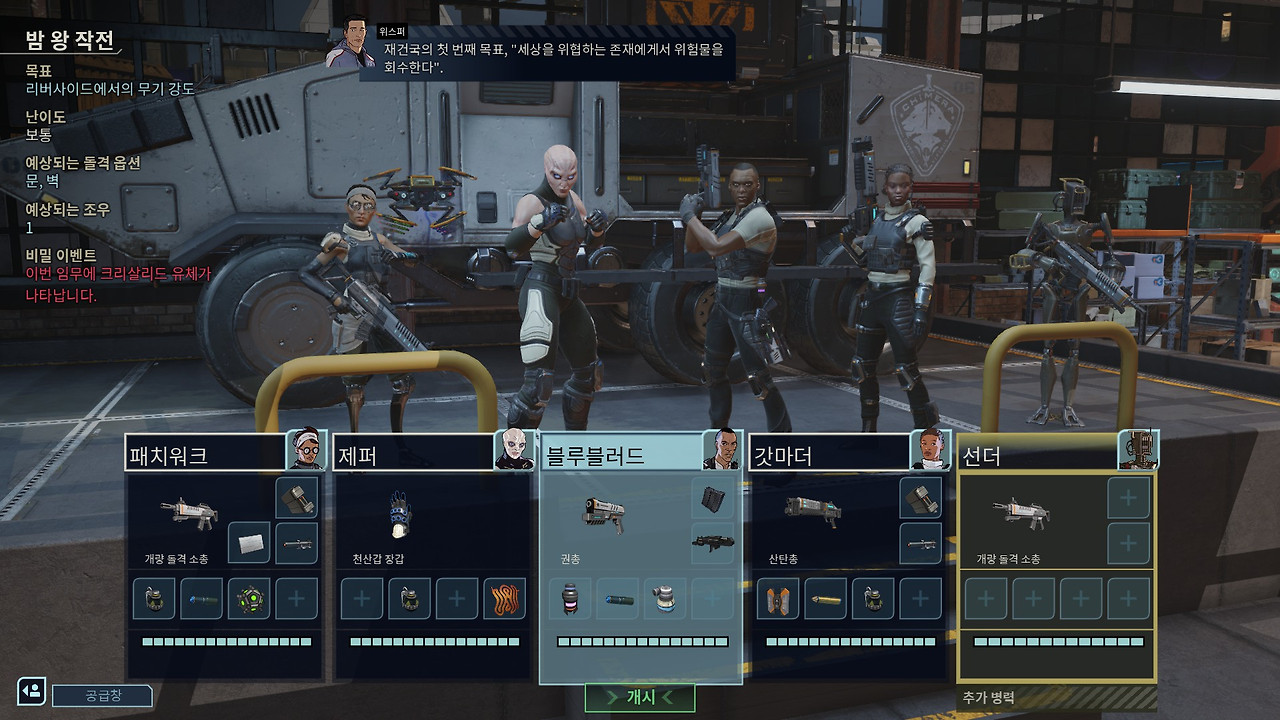Click the grenade icon in Zephyr's second utility slot
Screen dimensions: 1280x720
click(x=409, y=598)
